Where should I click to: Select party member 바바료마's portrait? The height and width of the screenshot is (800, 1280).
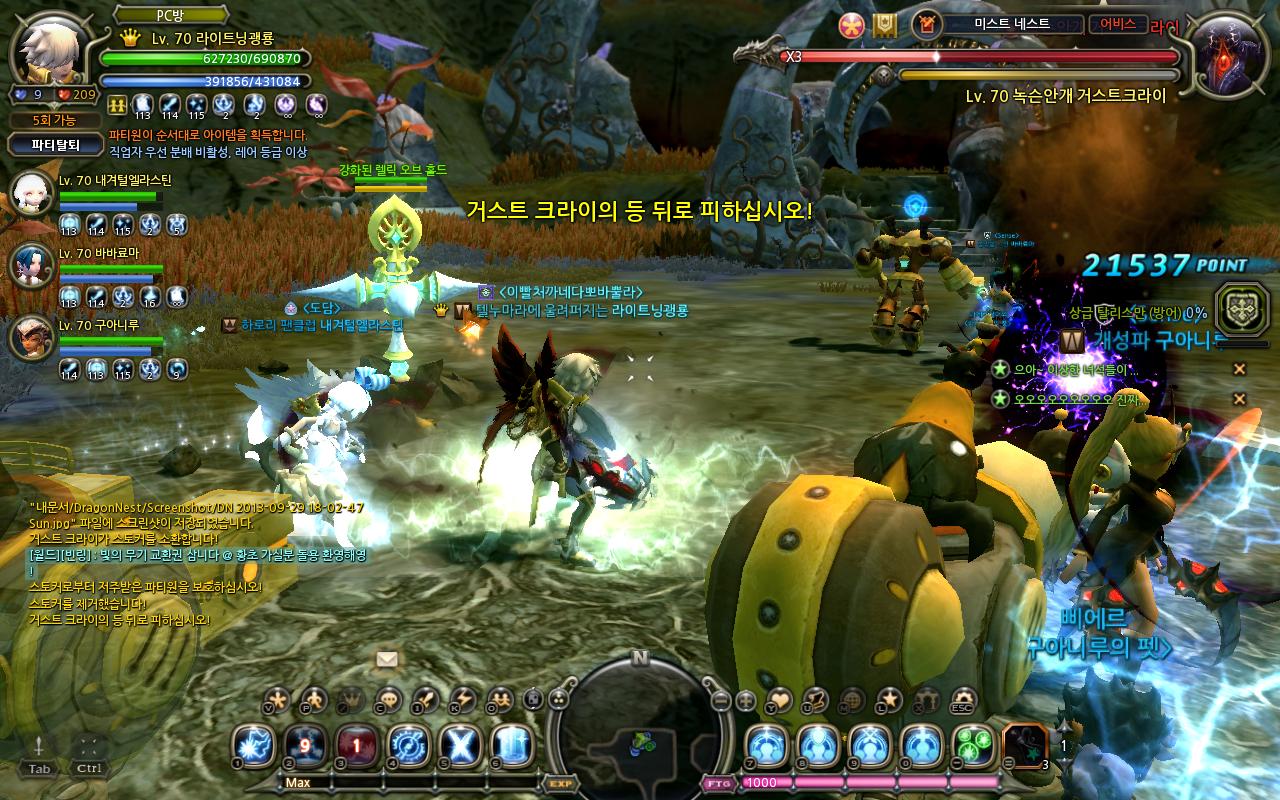click(32, 265)
